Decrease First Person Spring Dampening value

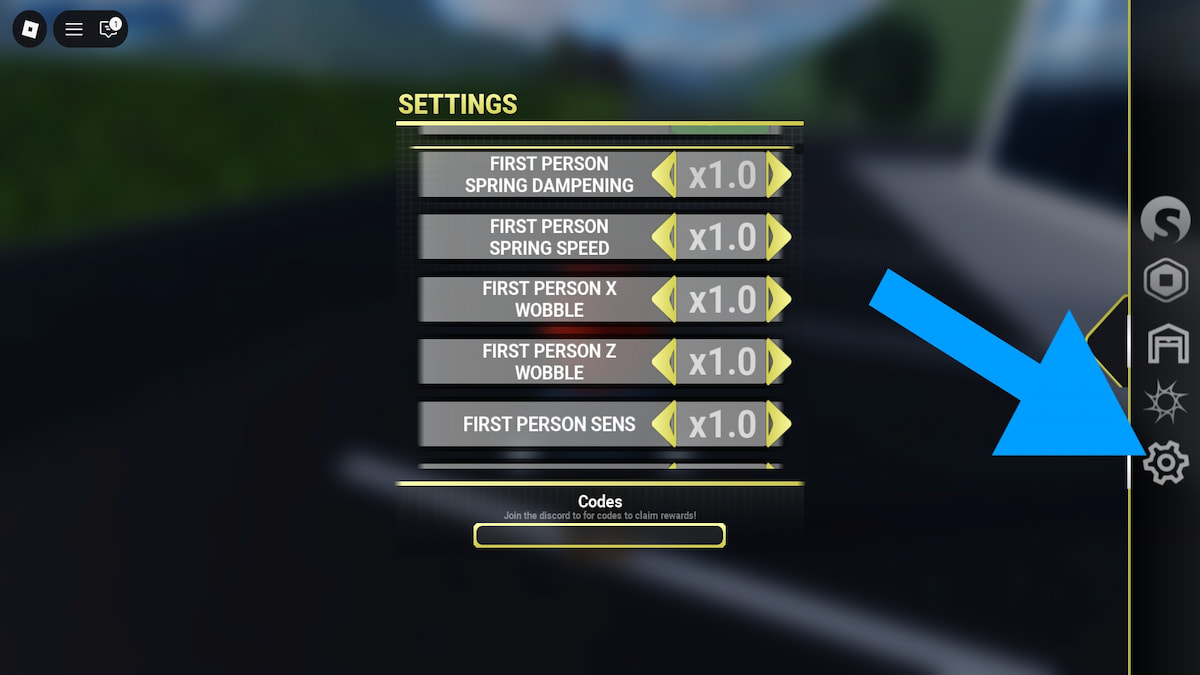click(x=664, y=175)
